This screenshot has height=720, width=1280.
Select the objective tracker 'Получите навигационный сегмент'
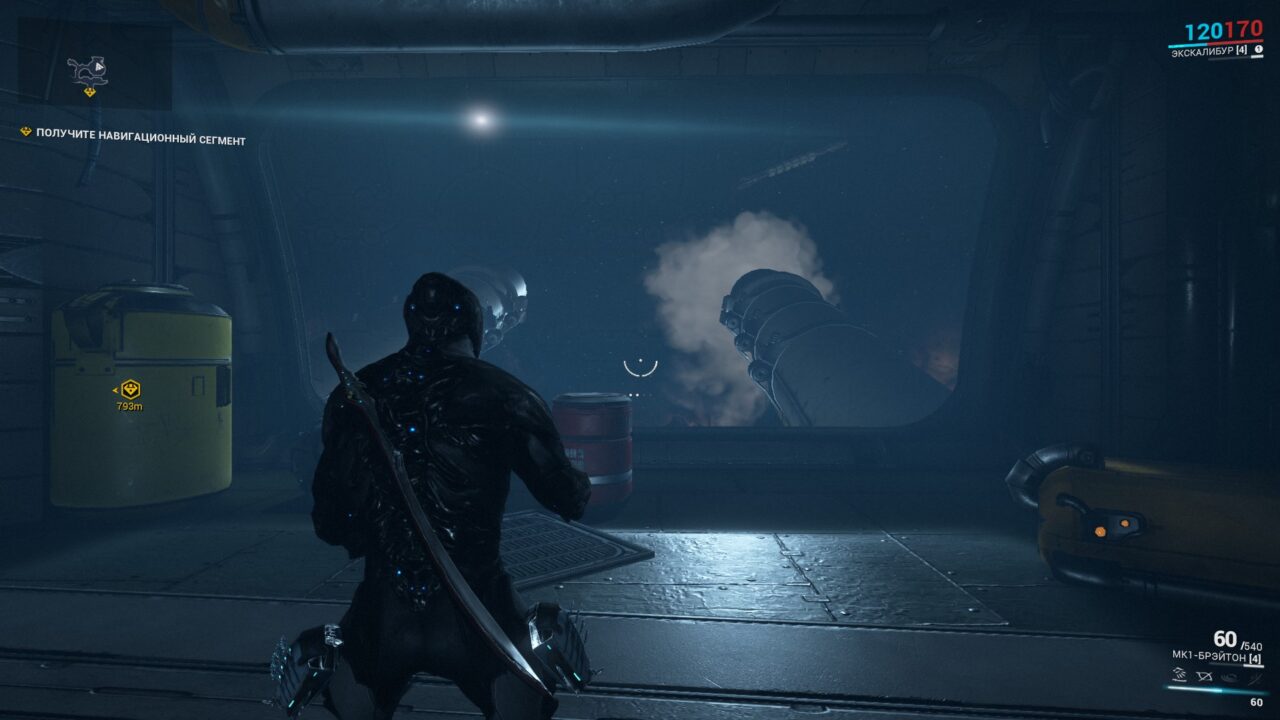[x=140, y=139]
